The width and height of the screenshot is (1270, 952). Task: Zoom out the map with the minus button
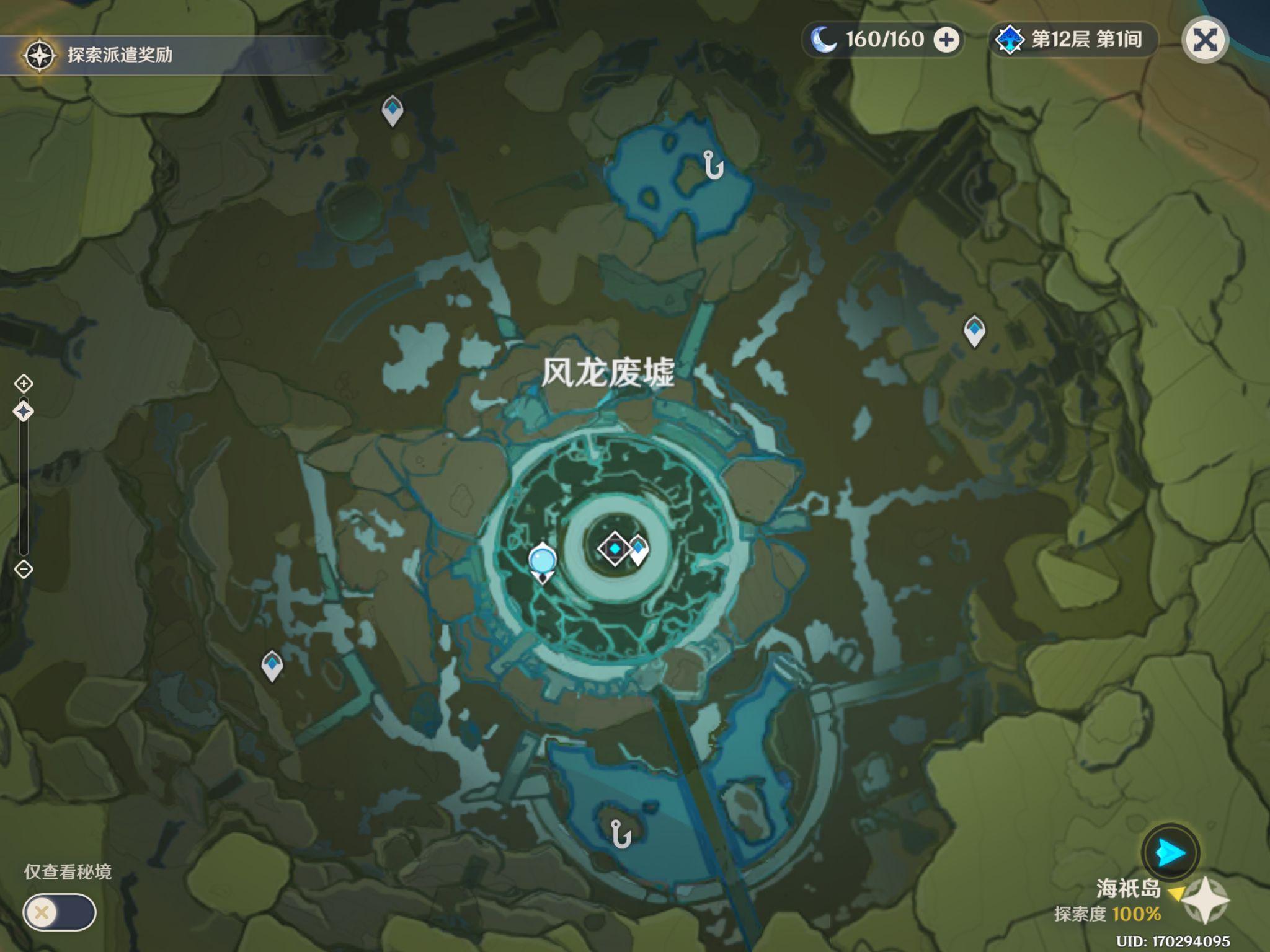pos(24,569)
